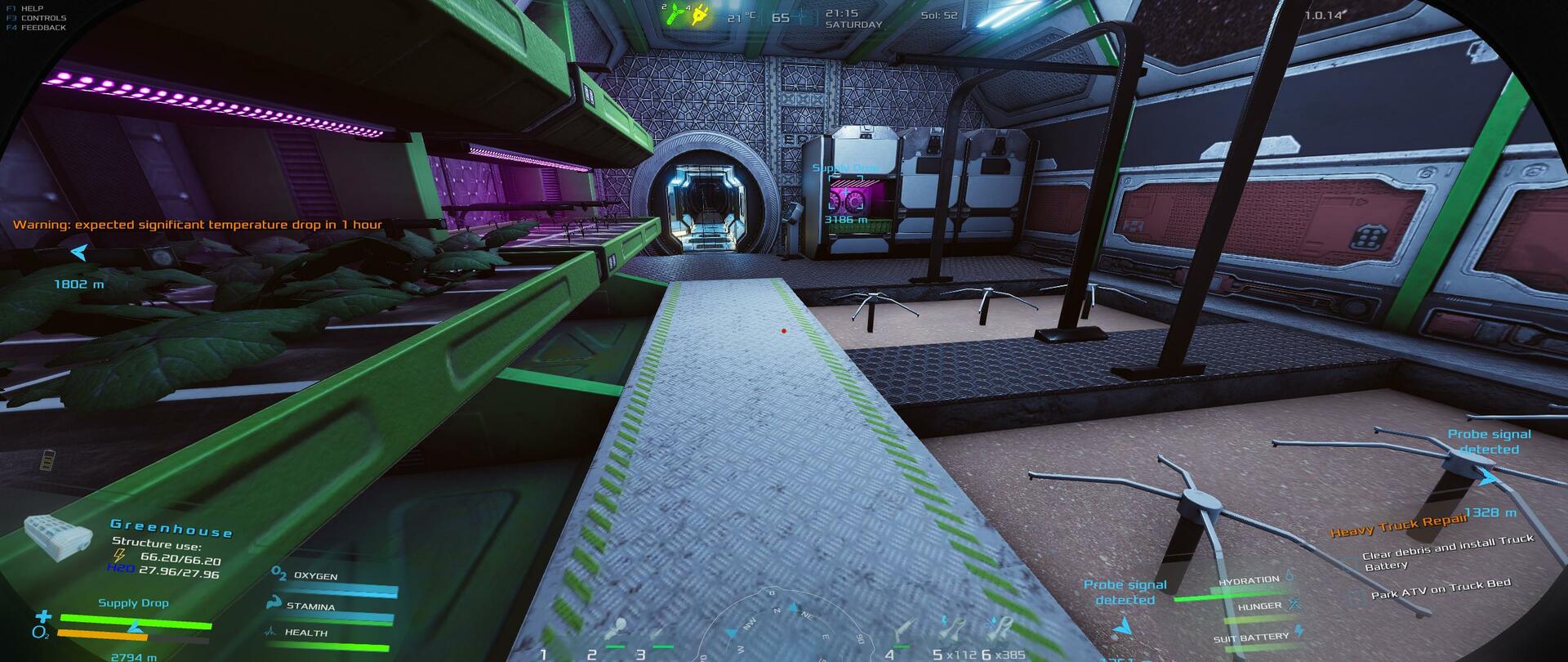Image resolution: width=1568 pixels, height=662 pixels.
Task: Click the waypoint arrow marked 1802 m
Action: 79,253
